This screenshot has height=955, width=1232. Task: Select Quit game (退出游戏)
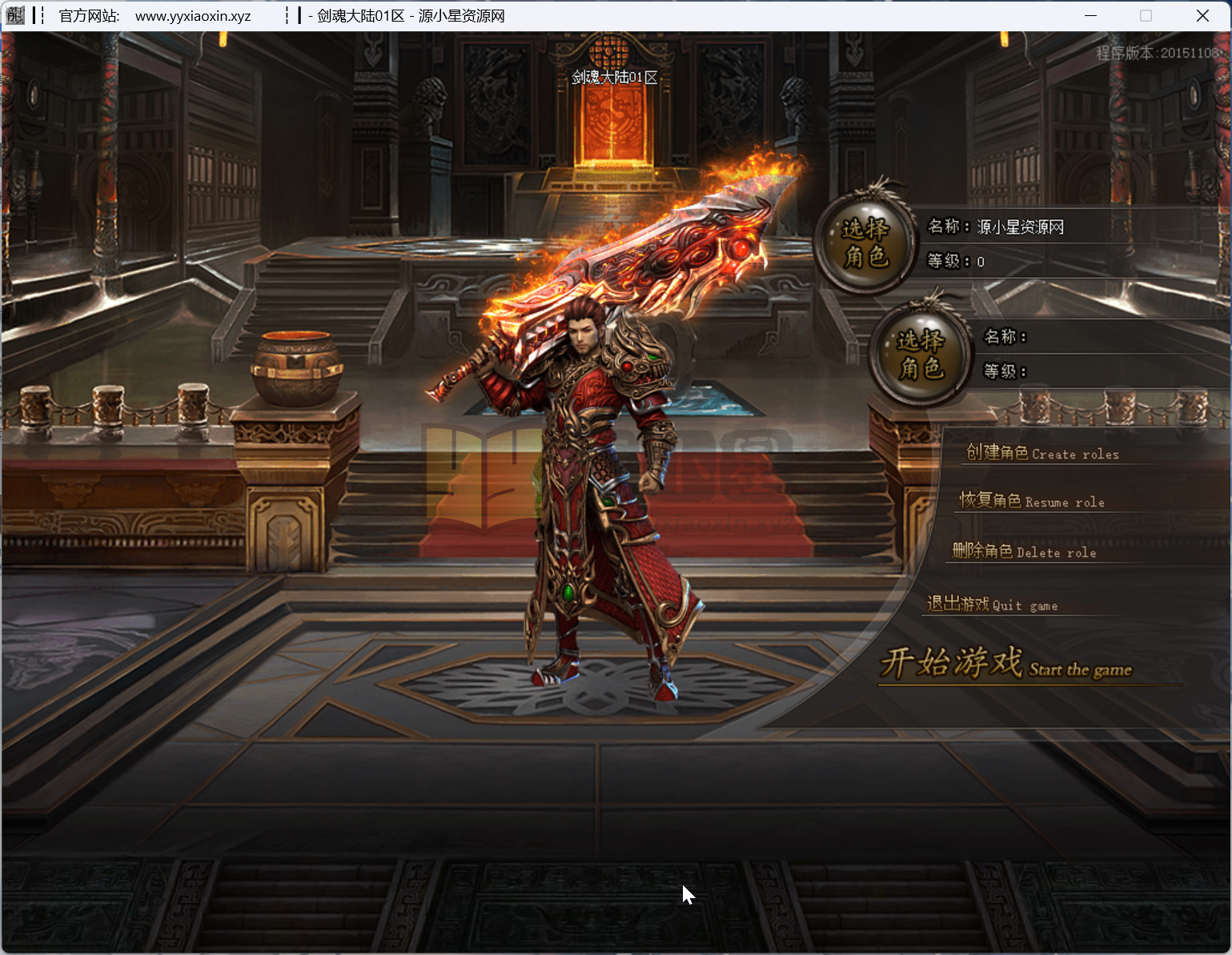(992, 604)
